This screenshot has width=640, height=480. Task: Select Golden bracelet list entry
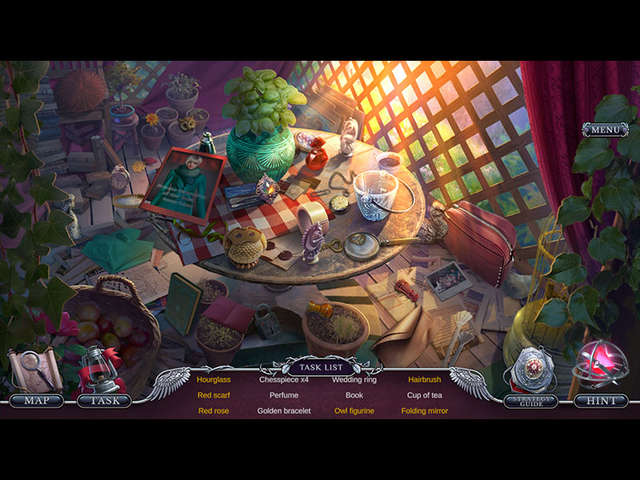(x=284, y=411)
